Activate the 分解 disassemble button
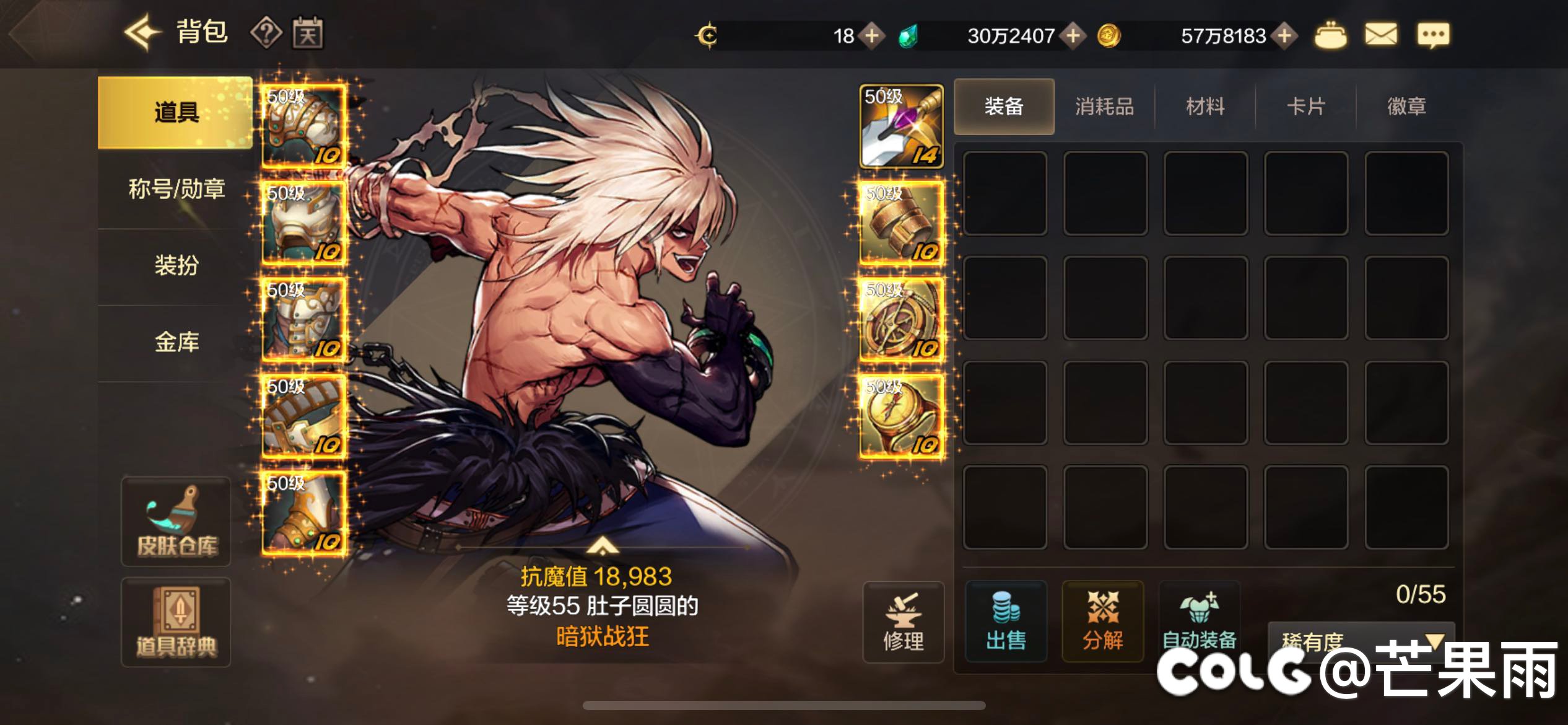1568x725 pixels. [1102, 622]
